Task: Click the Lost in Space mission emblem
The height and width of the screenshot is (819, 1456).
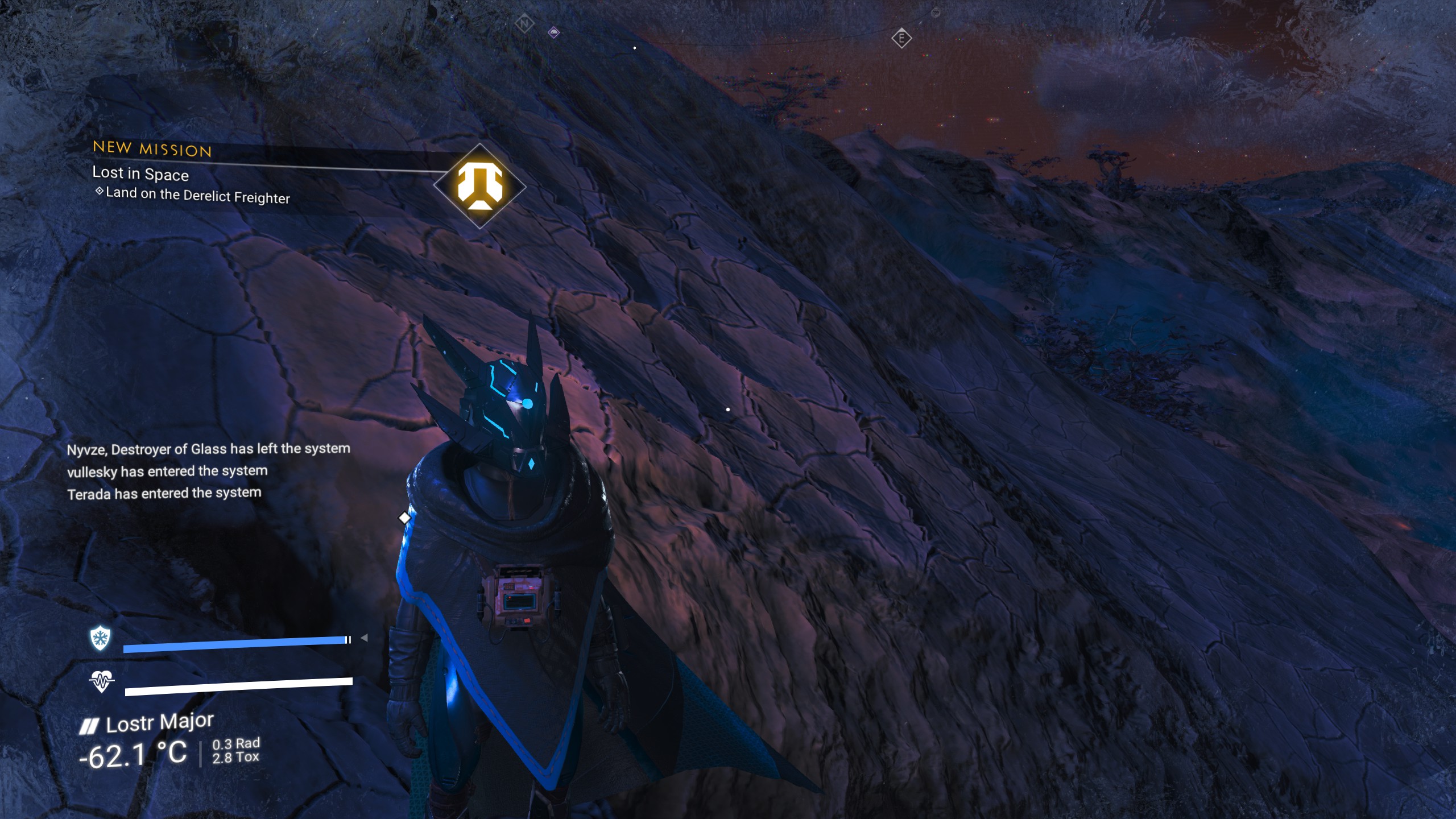Action: 479,186
